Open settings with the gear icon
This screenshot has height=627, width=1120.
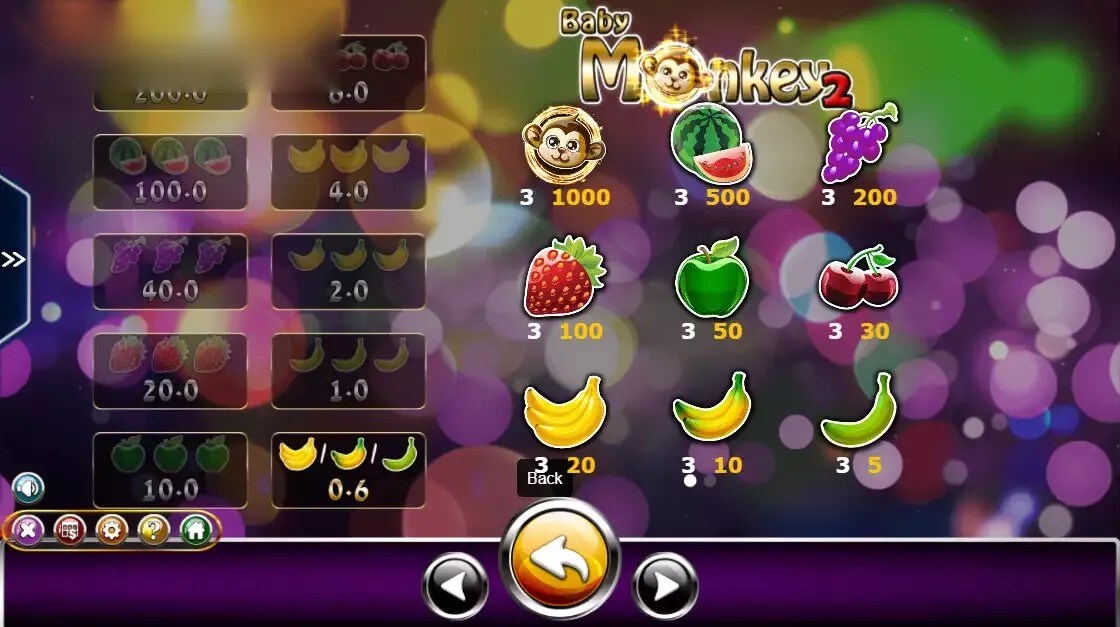(x=111, y=529)
